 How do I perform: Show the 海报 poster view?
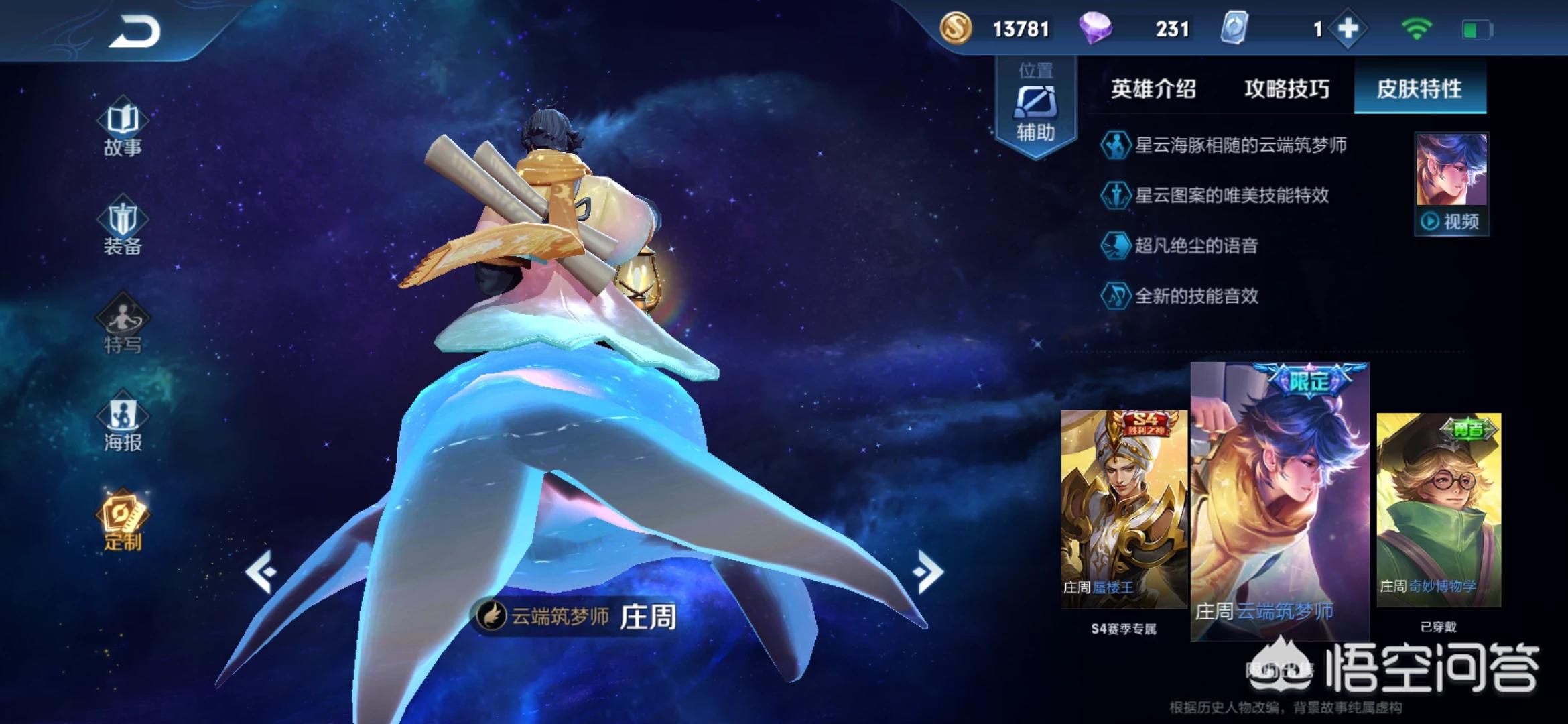[x=123, y=424]
